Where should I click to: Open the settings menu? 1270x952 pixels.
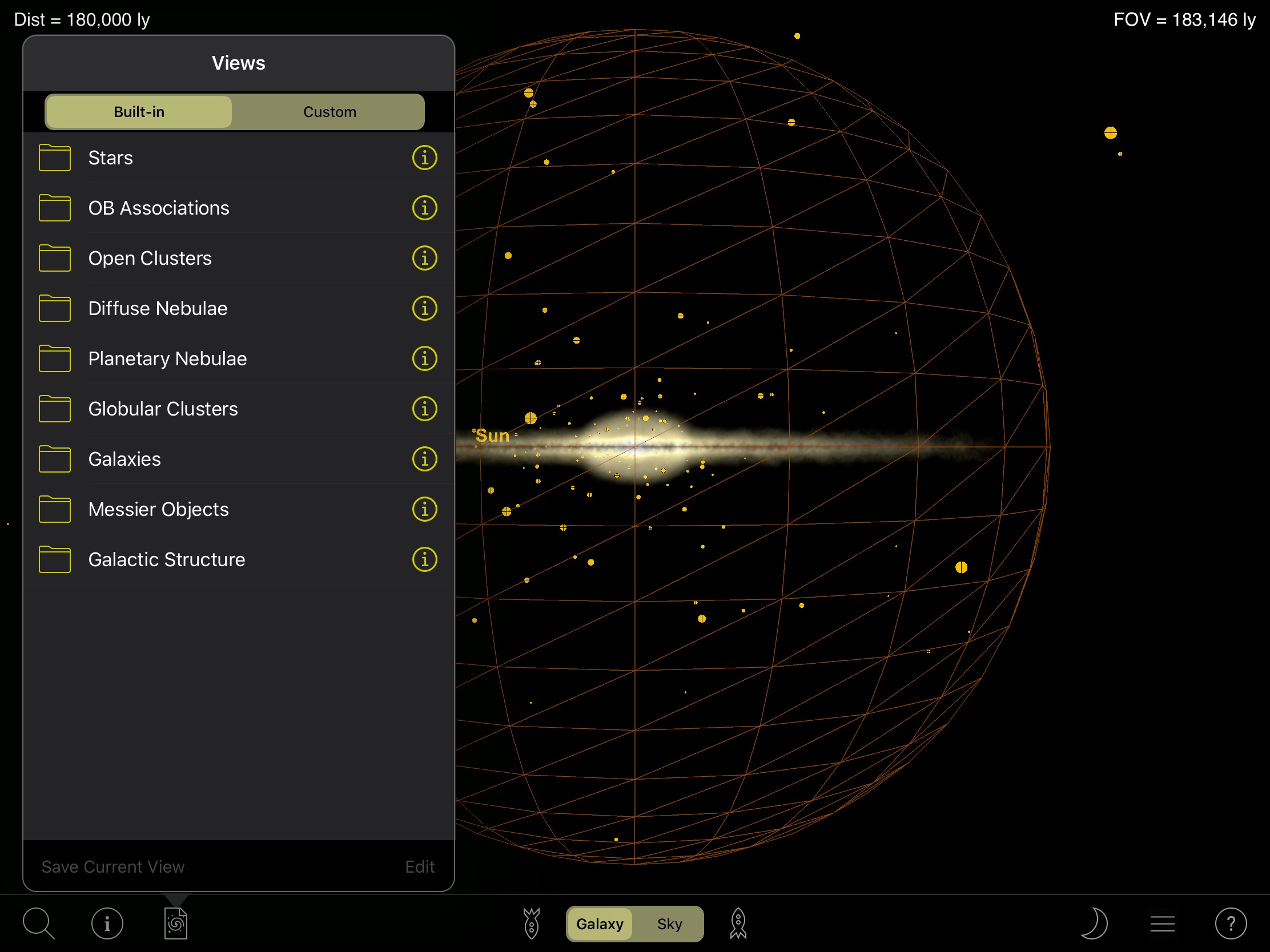[1163, 923]
